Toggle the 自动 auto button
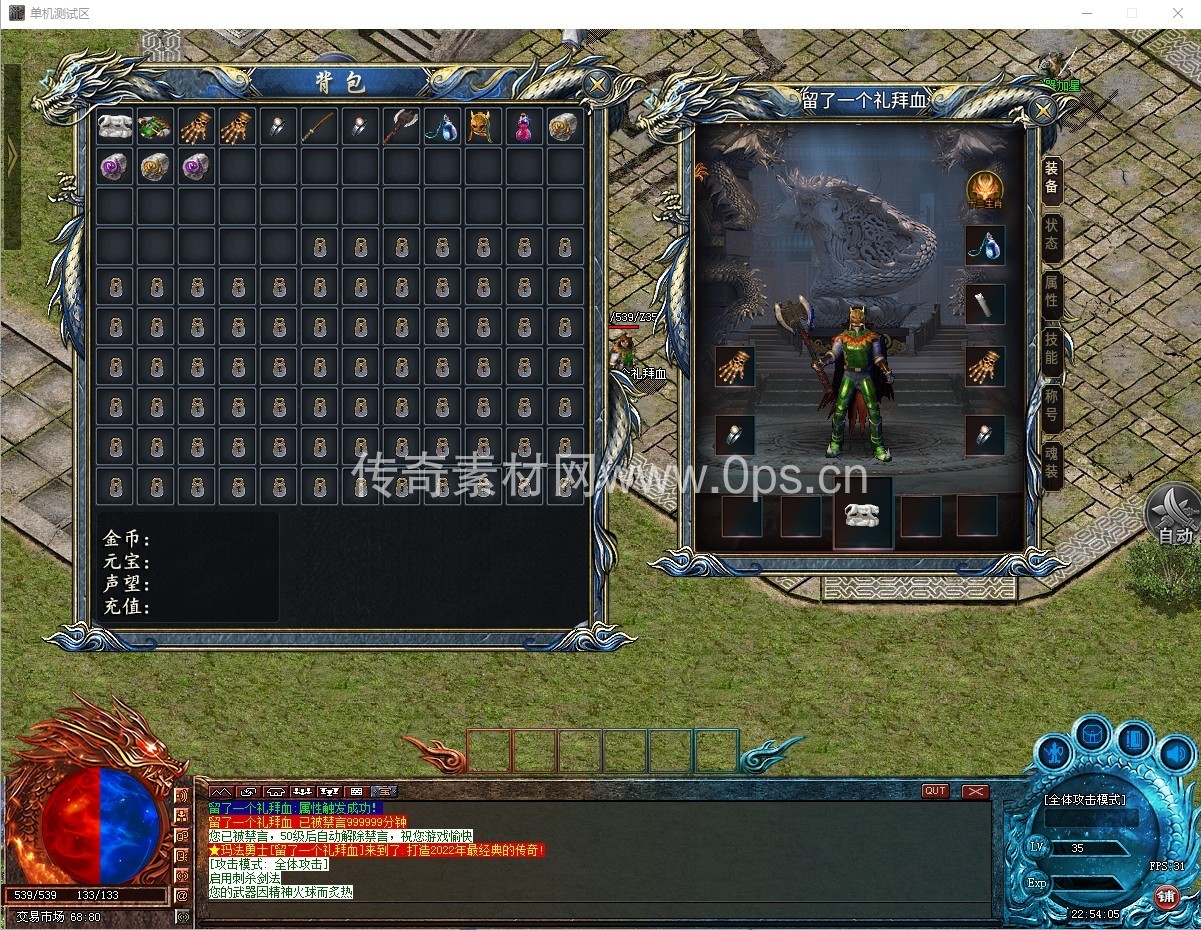 (x=1174, y=518)
